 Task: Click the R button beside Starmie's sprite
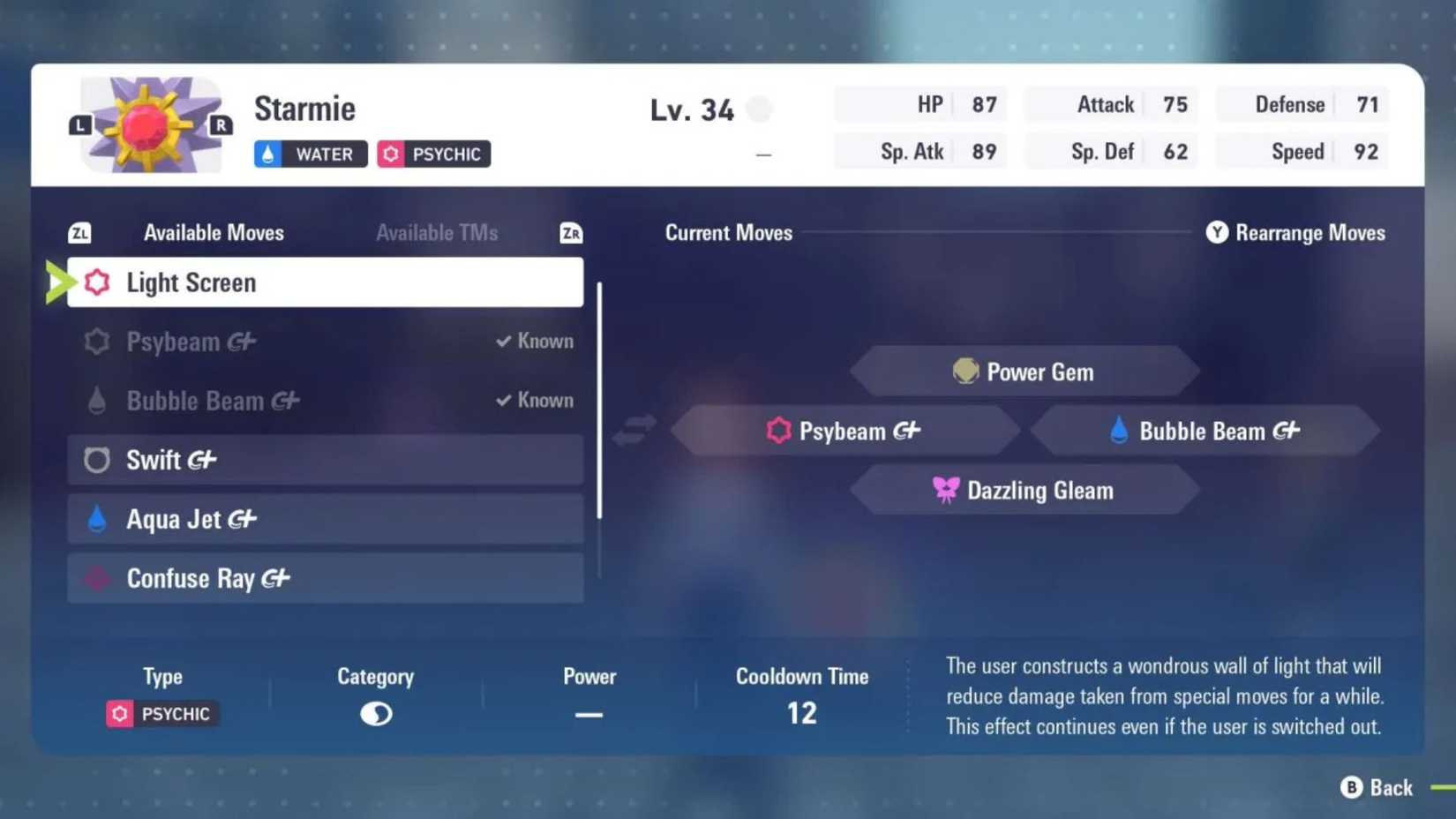pyautogui.click(x=220, y=124)
